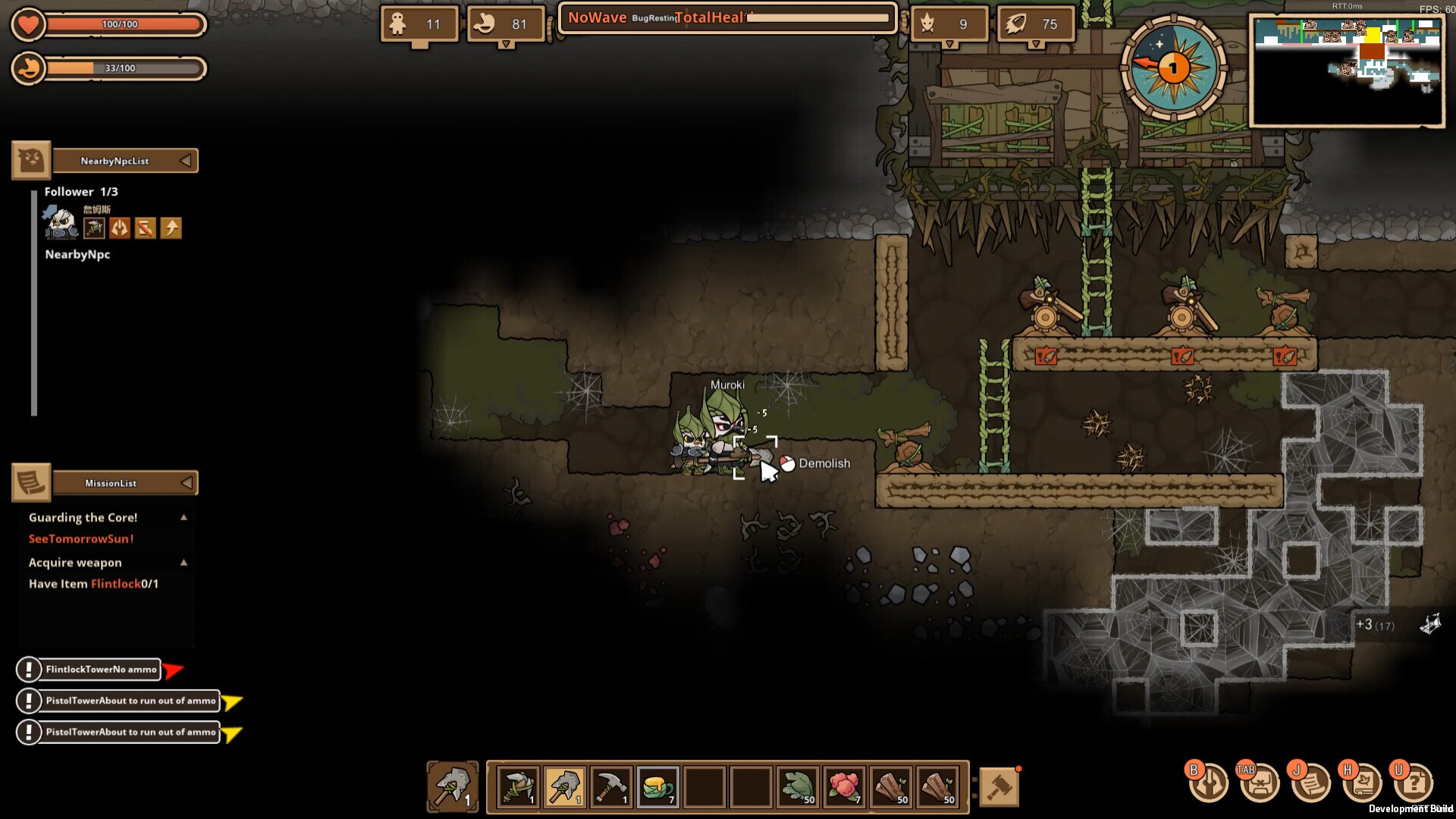Click the follower's upward arrow icon

[x=171, y=228]
